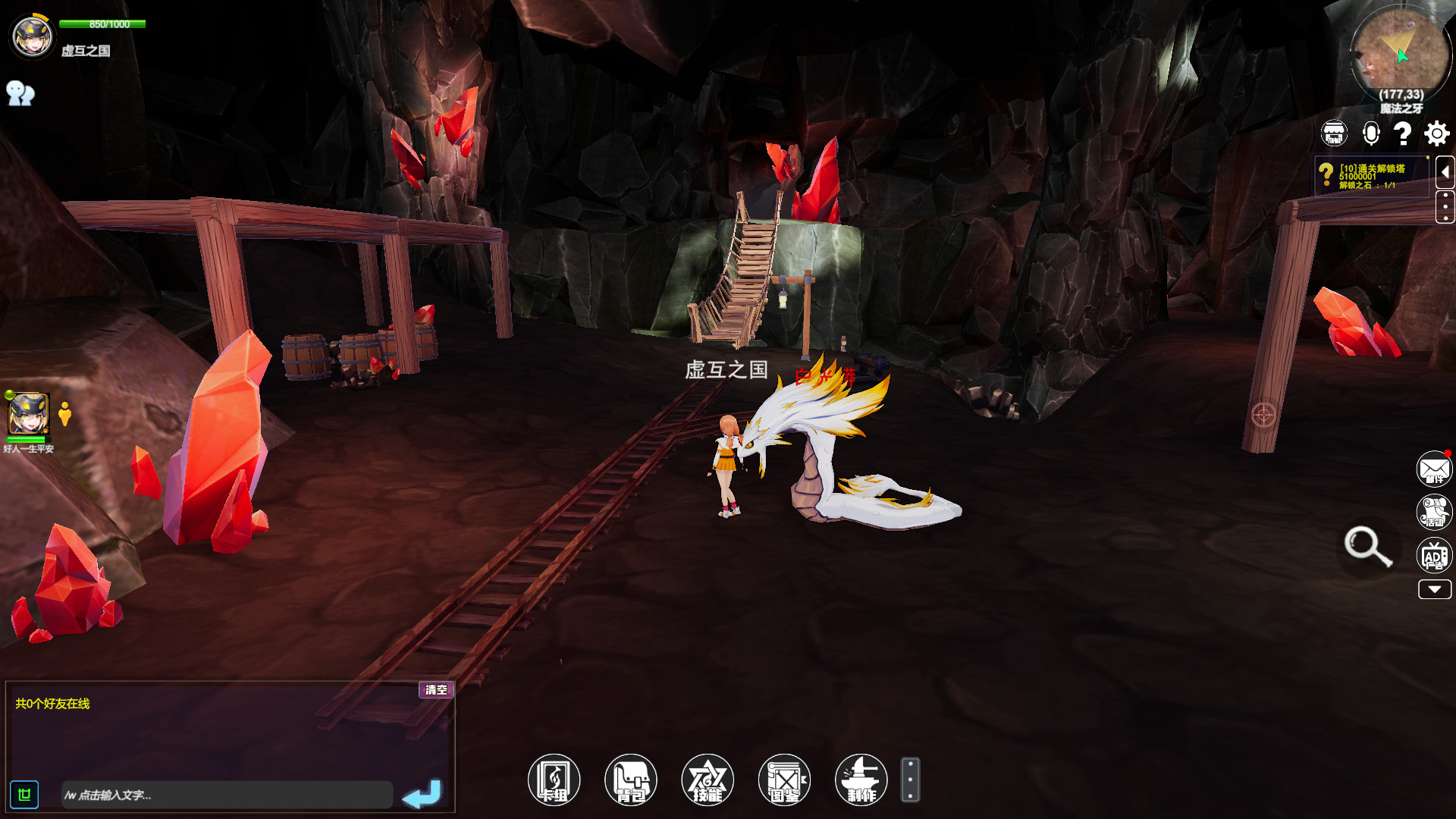The height and width of the screenshot is (819, 1456).
Task: Open the 制作 crafting menu
Action: 861,780
